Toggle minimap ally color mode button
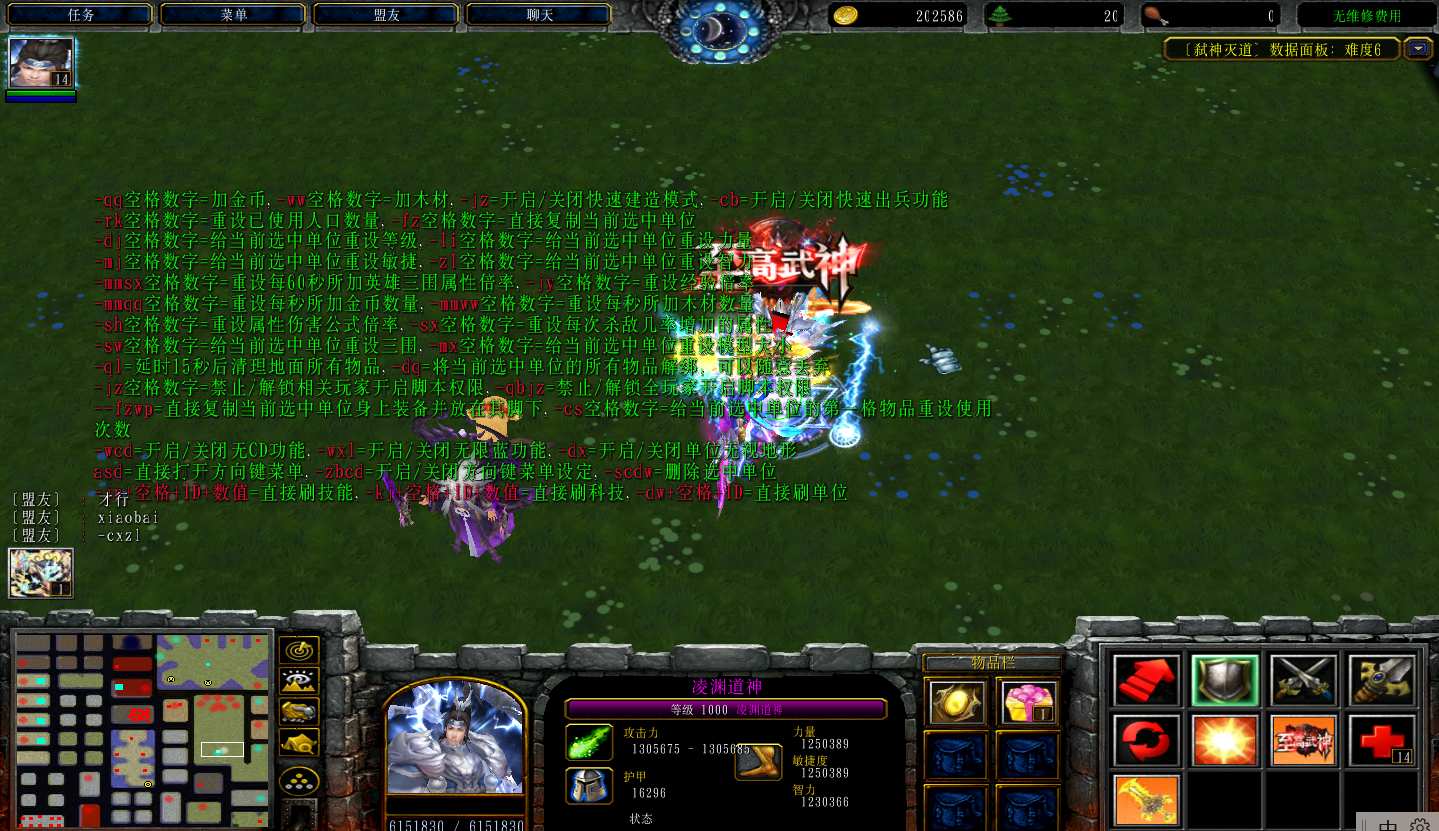The width and height of the screenshot is (1439, 831). pyautogui.click(x=299, y=712)
